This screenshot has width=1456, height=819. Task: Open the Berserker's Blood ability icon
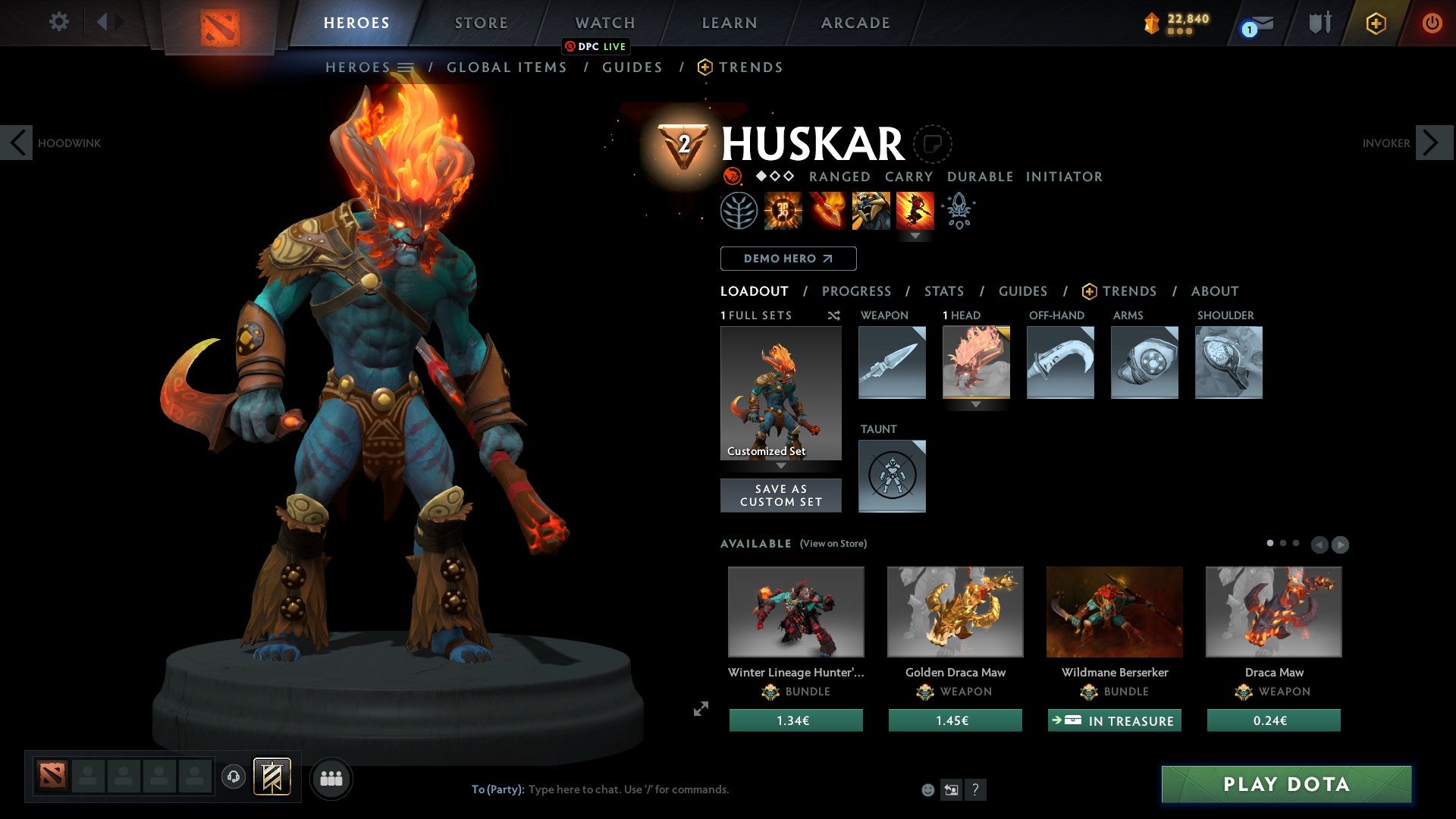click(871, 210)
